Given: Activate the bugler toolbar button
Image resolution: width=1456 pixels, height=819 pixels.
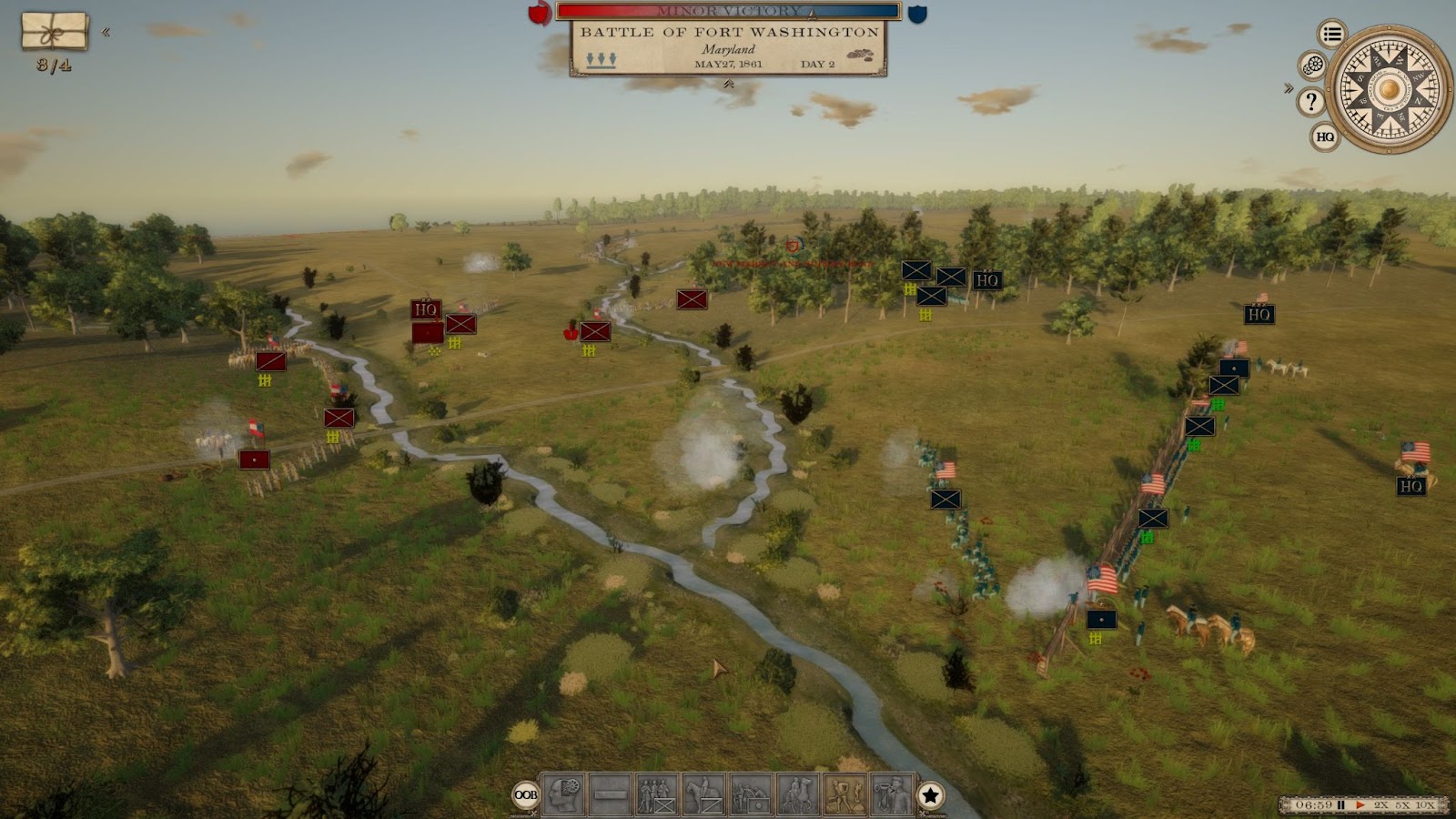Looking at the screenshot, I should 892,794.
